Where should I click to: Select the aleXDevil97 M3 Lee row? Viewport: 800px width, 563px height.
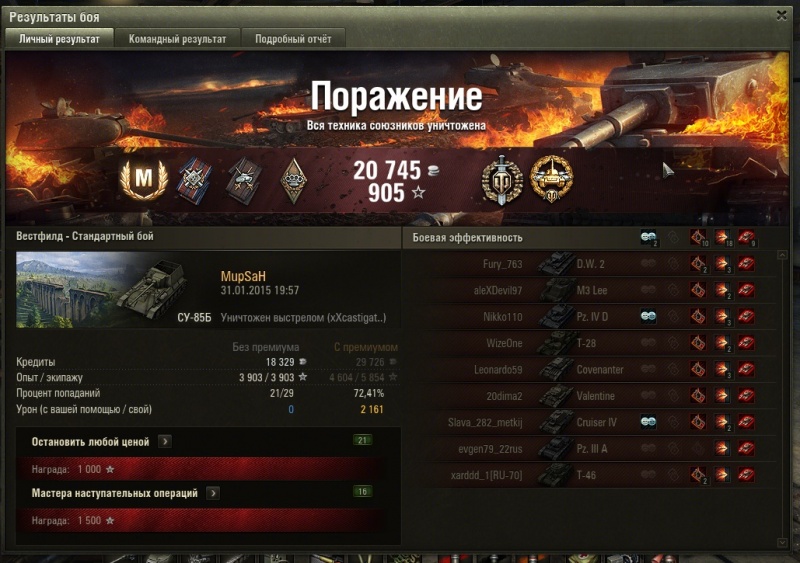click(588, 291)
